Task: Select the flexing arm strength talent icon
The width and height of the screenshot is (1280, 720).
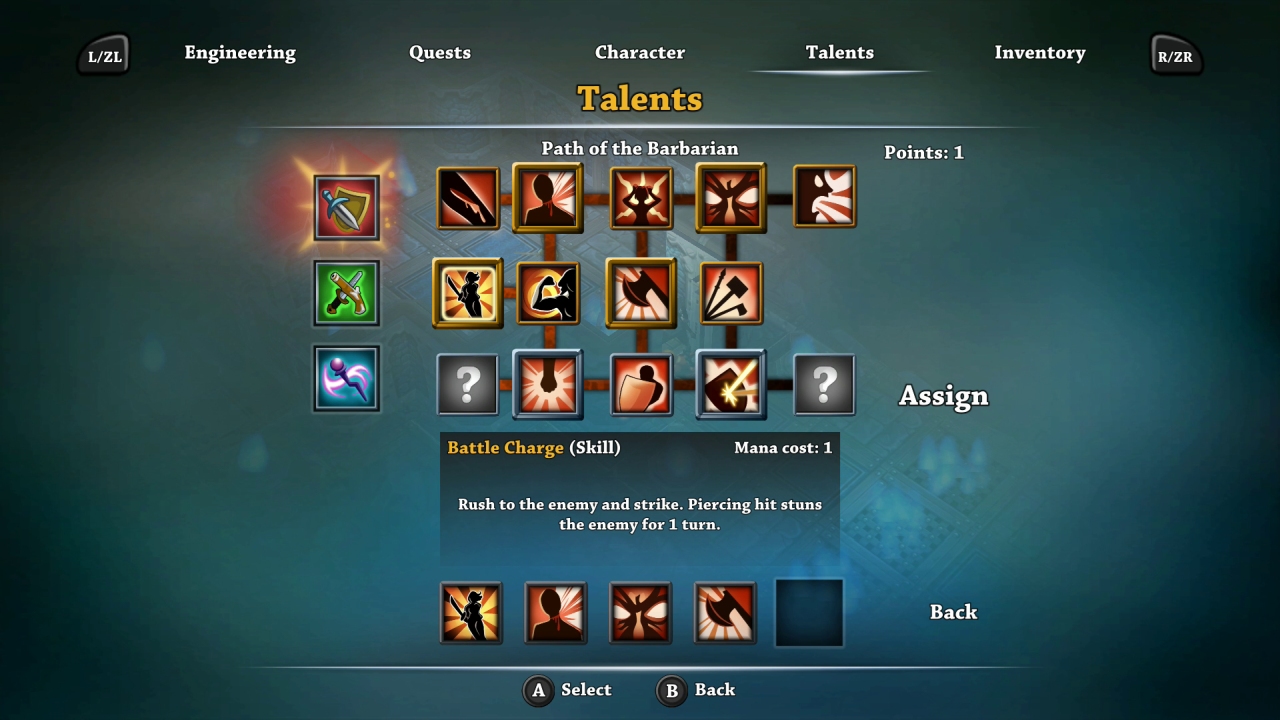Action: click(548, 293)
